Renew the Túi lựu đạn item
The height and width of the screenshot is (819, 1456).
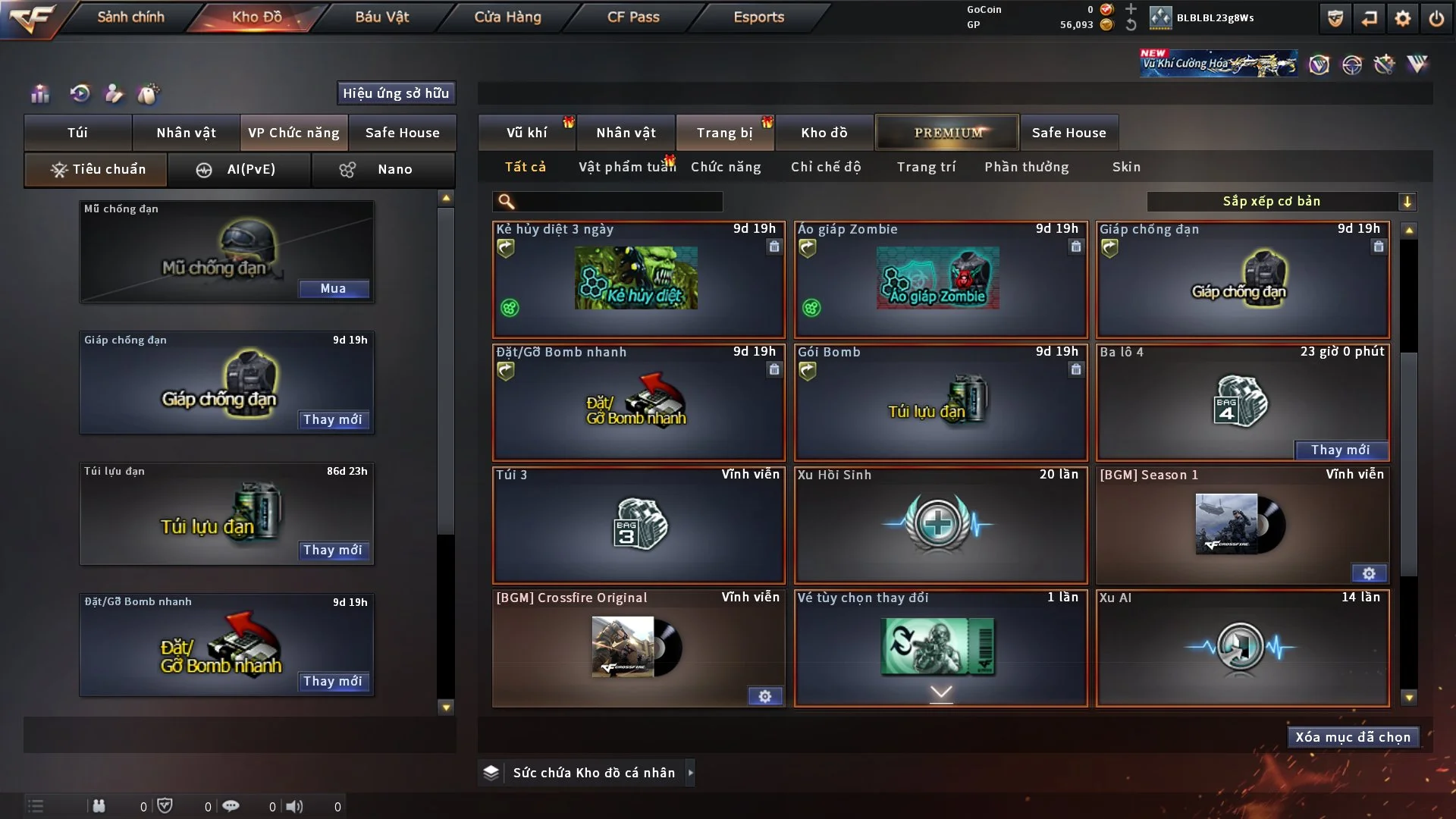pos(333,550)
